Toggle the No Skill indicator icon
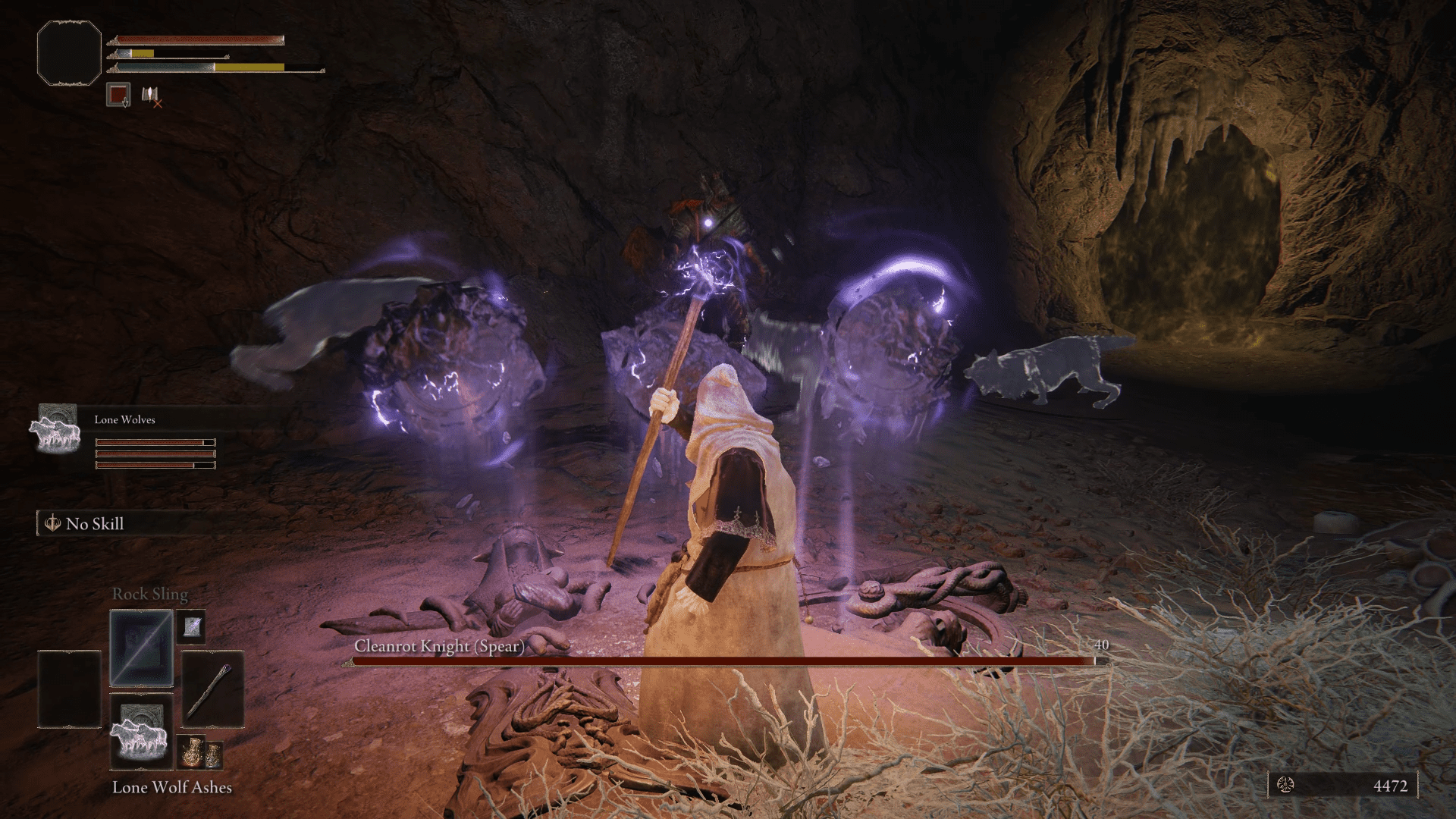Viewport: 1456px width, 819px height. [x=52, y=523]
